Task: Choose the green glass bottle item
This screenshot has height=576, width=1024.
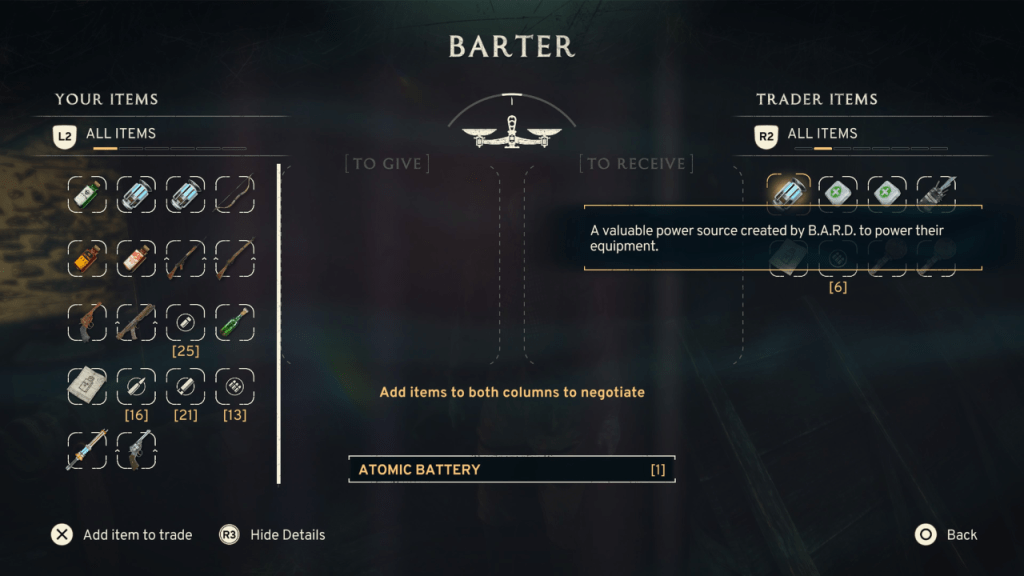Action: (235, 323)
